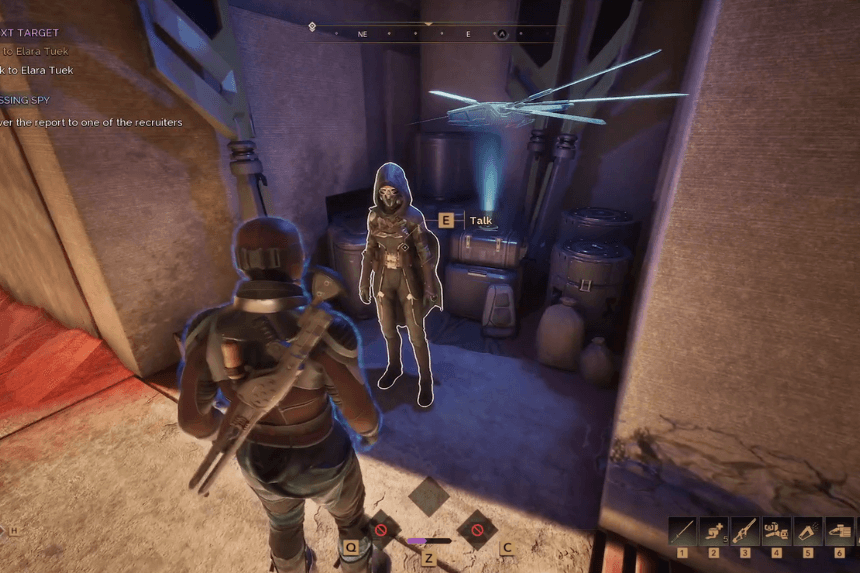This screenshot has width=860, height=573.
Task: Select the circled marker on the compass
Action: coord(503,34)
